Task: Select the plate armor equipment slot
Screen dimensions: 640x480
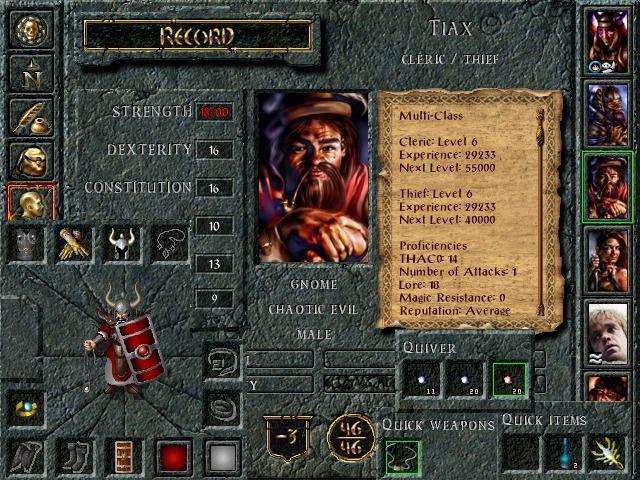Action: 30,243
